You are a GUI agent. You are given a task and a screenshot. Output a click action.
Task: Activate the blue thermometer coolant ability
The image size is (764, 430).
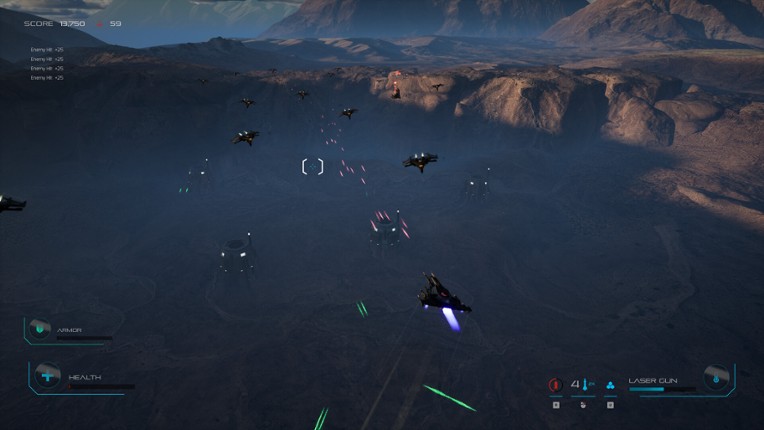583,384
